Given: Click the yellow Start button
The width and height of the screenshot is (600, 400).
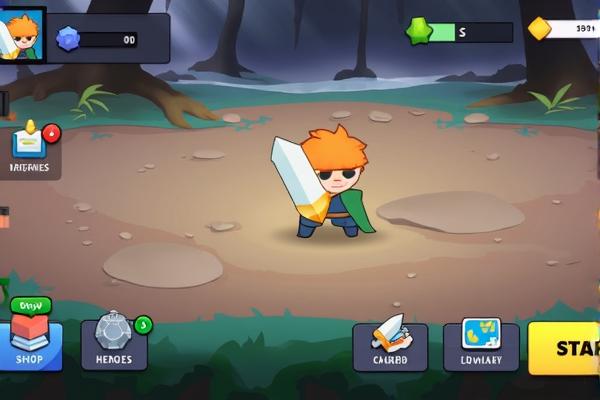Looking at the screenshot, I should 566,347.
